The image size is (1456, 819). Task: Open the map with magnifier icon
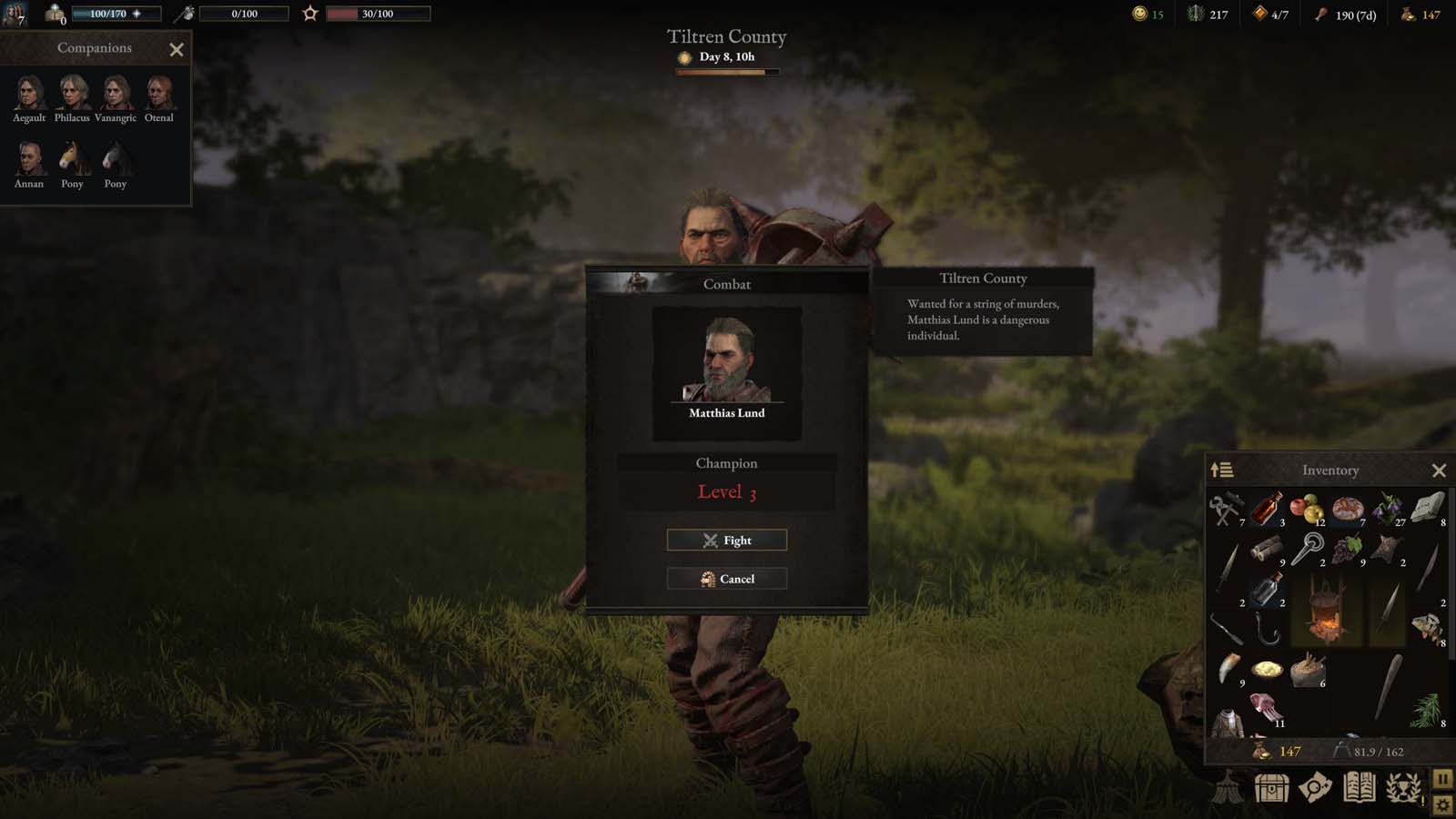1315,787
